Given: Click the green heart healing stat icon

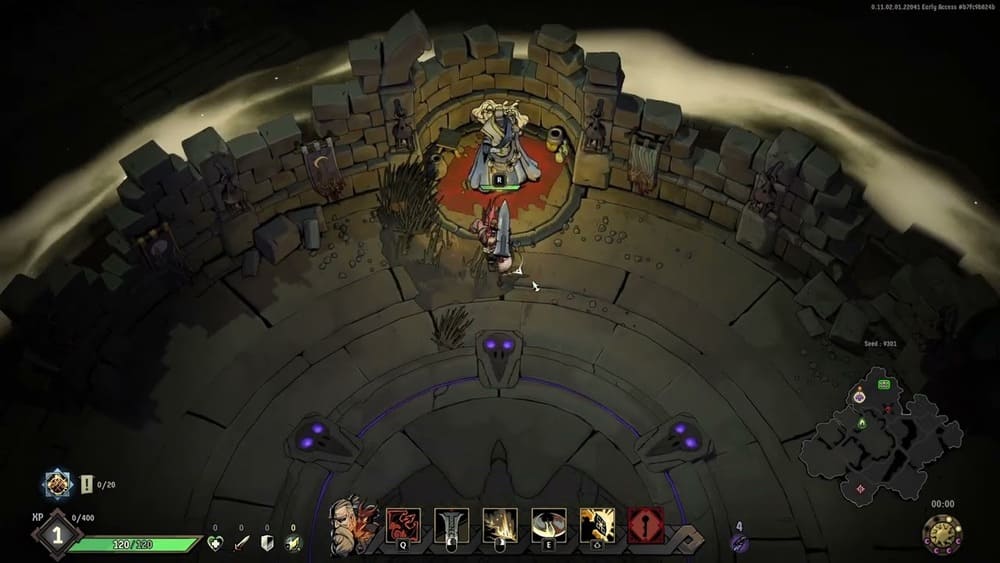Looking at the screenshot, I should pyautogui.click(x=214, y=543).
